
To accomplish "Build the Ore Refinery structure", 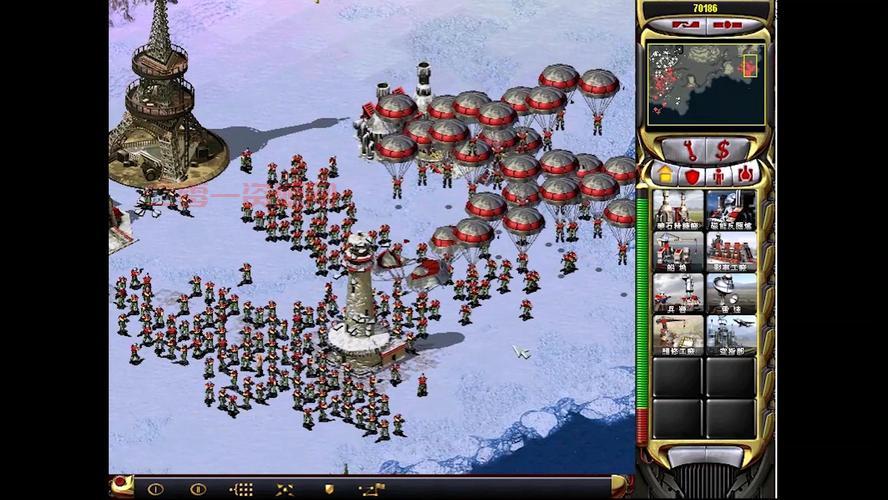I will pyautogui.click(x=679, y=210).
